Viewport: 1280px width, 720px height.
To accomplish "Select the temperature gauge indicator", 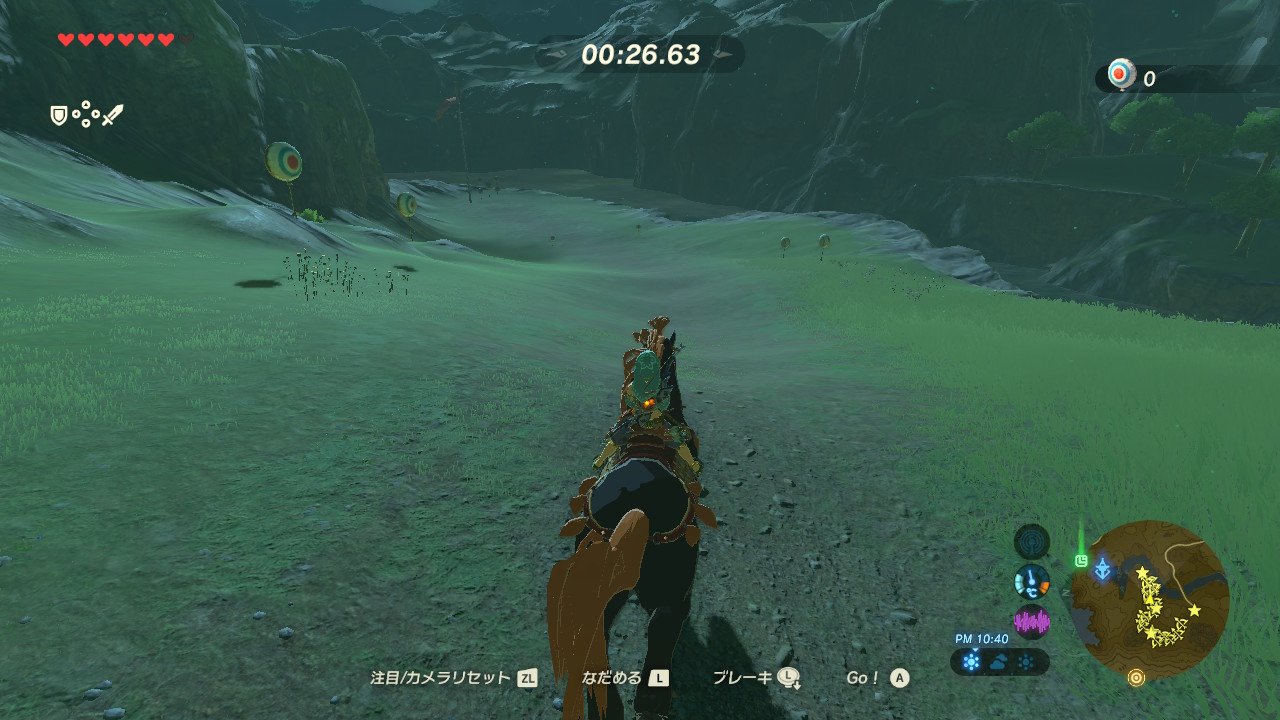I will [1031, 582].
